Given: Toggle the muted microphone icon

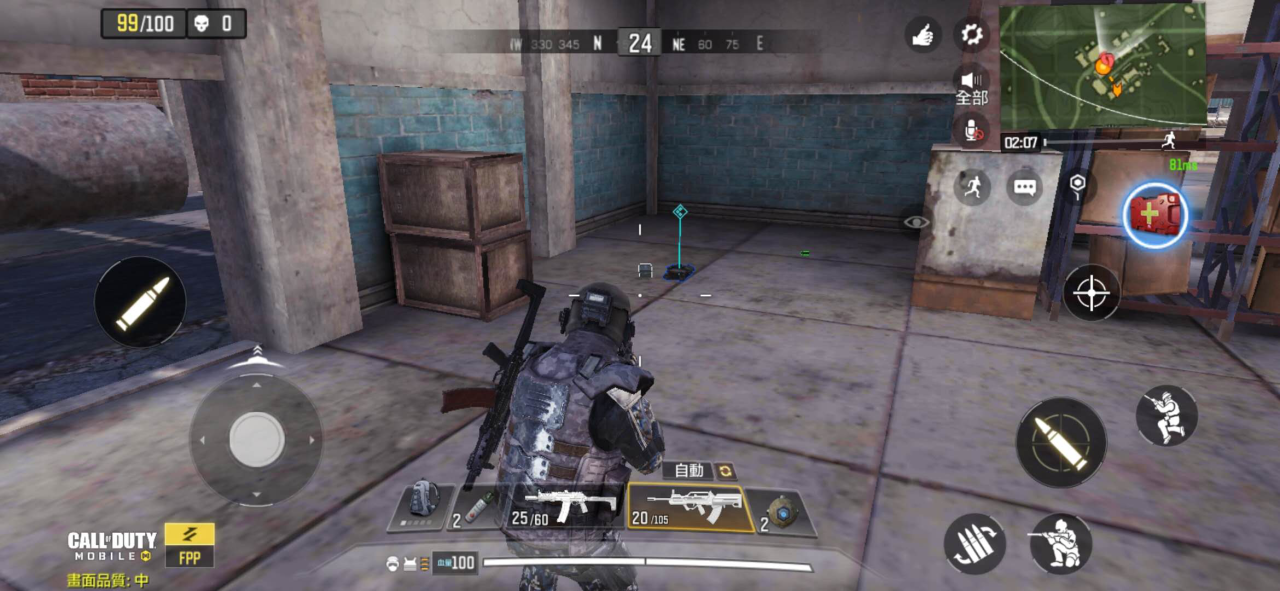Looking at the screenshot, I should [x=971, y=128].
